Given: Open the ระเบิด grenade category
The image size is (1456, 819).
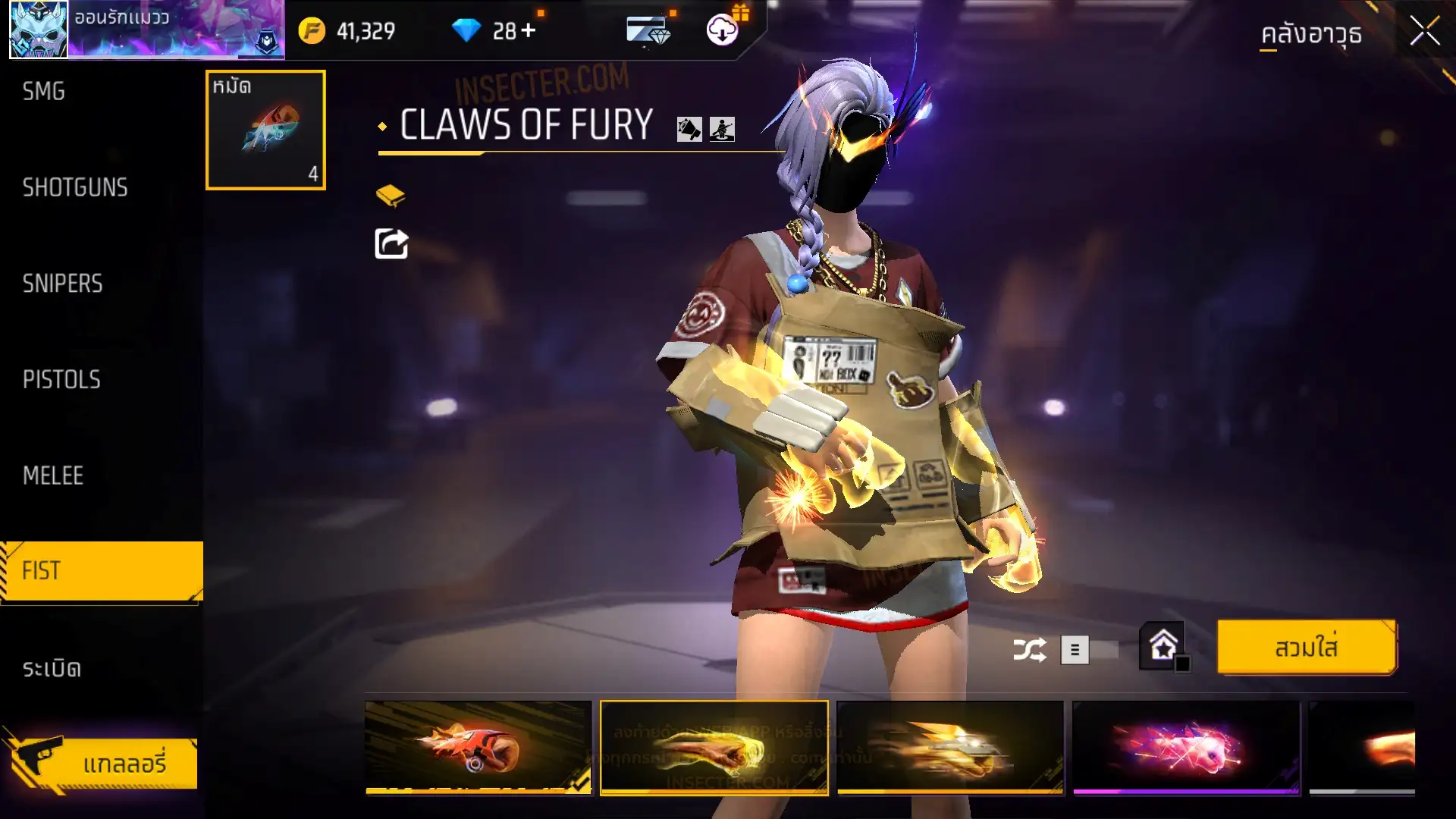Looking at the screenshot, I should (52, 668).
